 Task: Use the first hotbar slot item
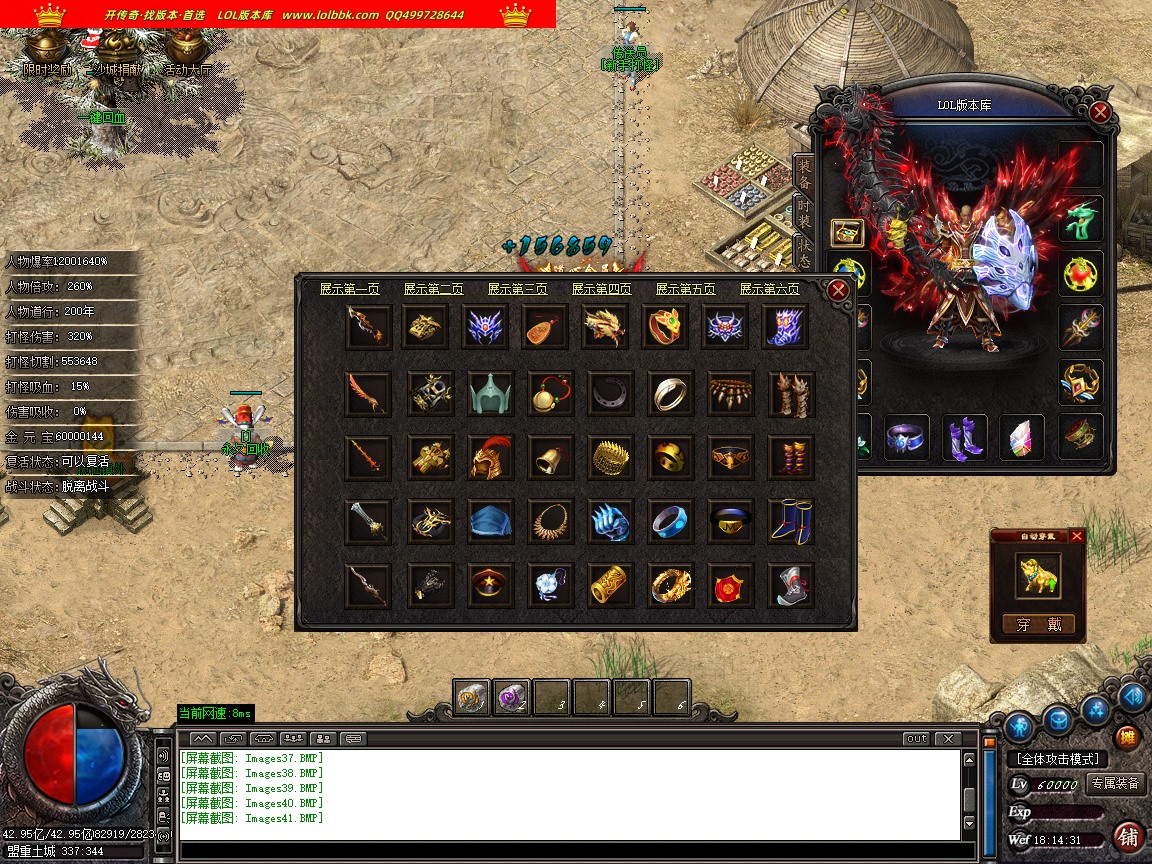click(x=472, y=697)
